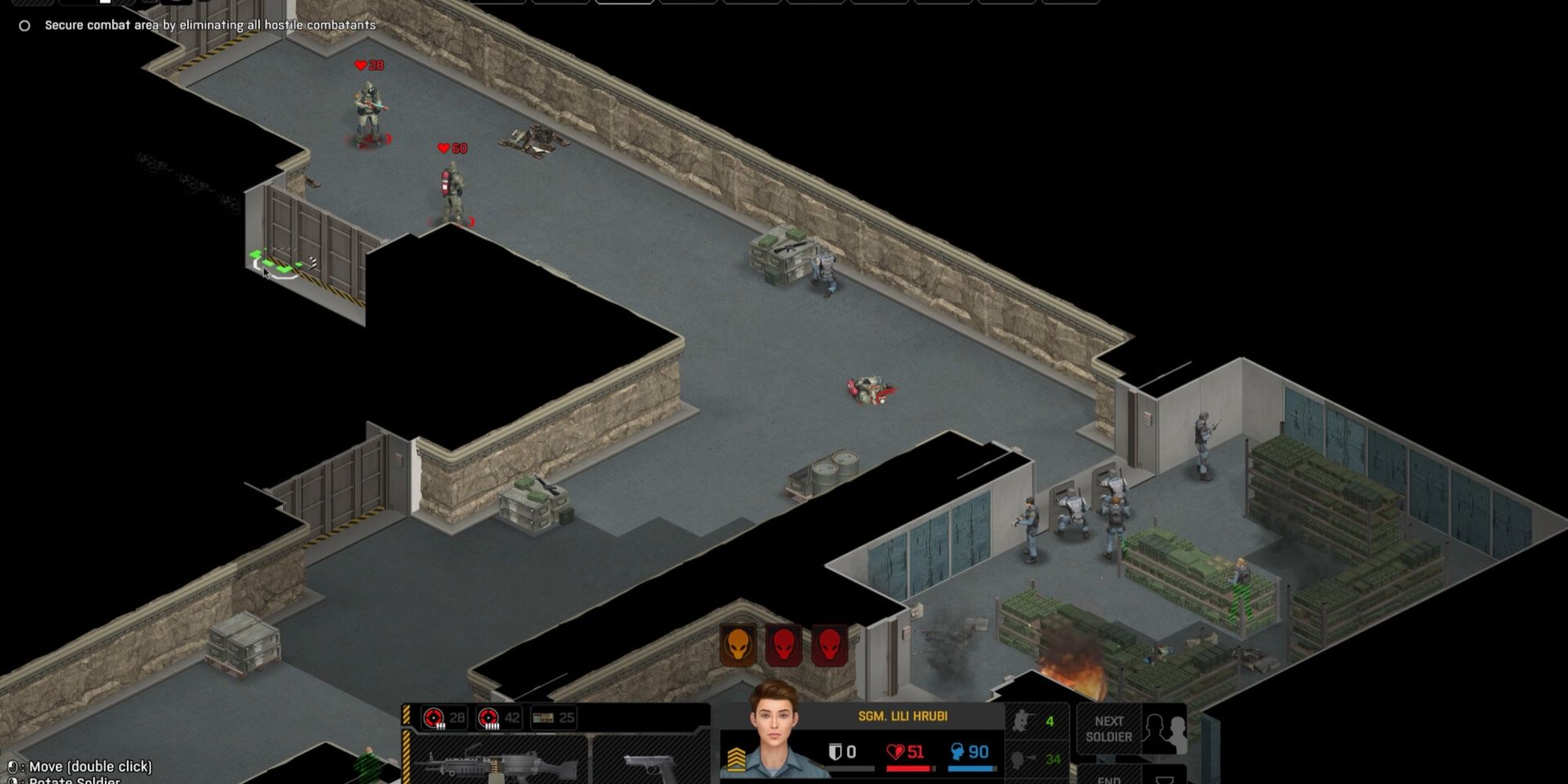Viewport: 1568px width, 784px height.
Task: Select the grenade icon showing 28 charges
Action: tap(435, 717)
